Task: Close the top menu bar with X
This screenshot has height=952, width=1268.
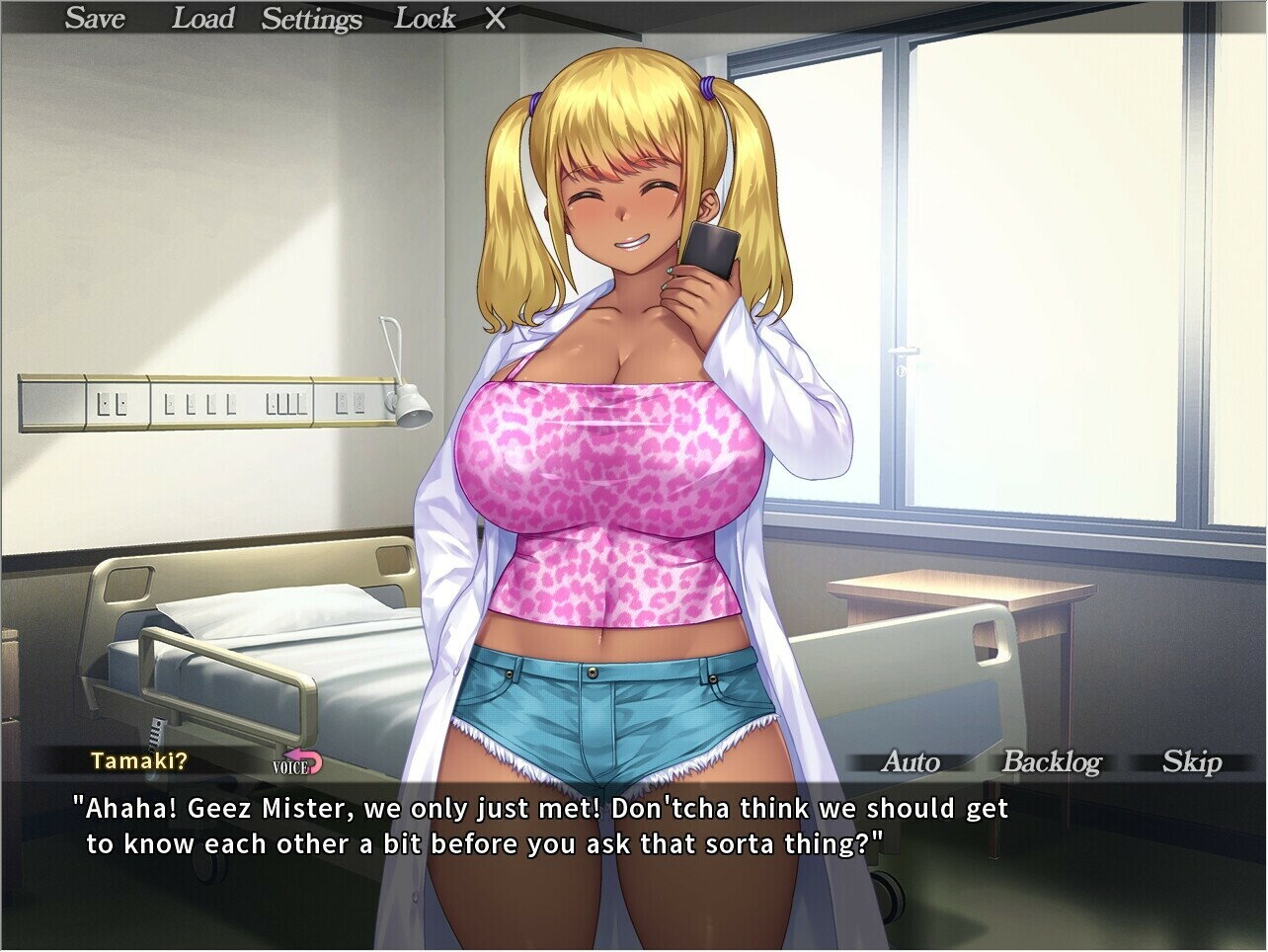Action: [496, 19]
